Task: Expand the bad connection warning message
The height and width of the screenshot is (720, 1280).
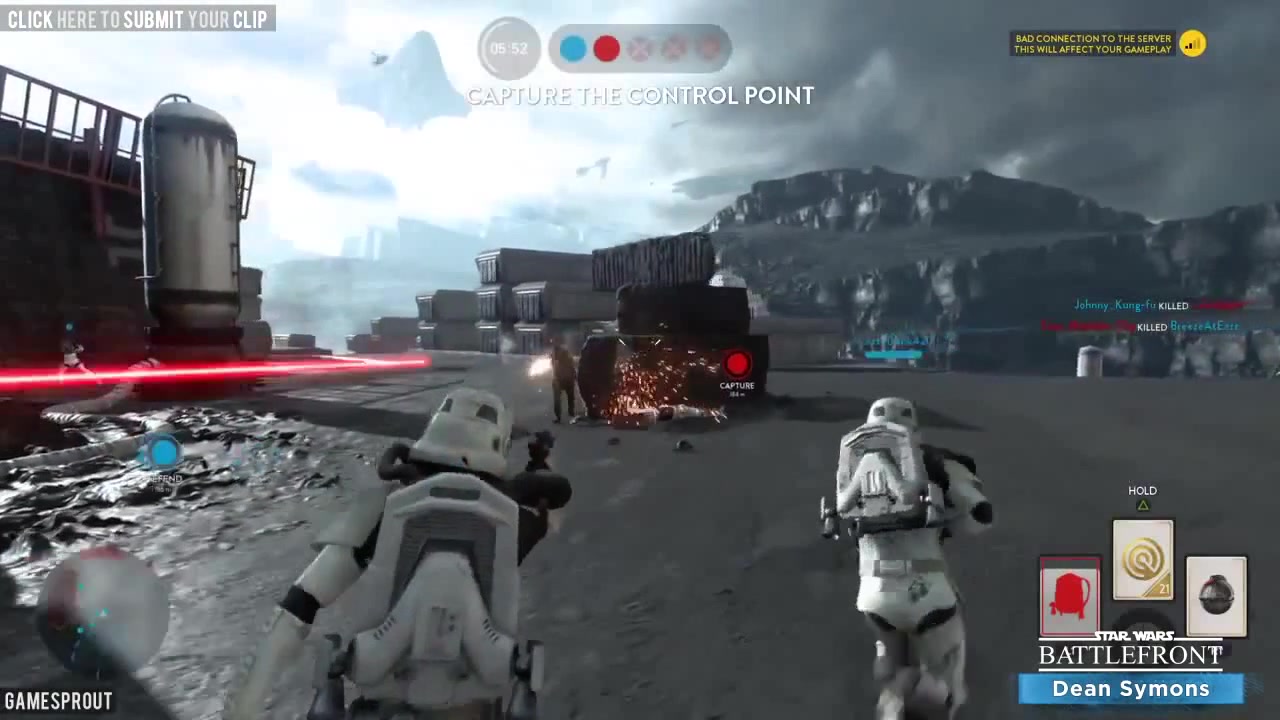Action: pos(1092,43)
